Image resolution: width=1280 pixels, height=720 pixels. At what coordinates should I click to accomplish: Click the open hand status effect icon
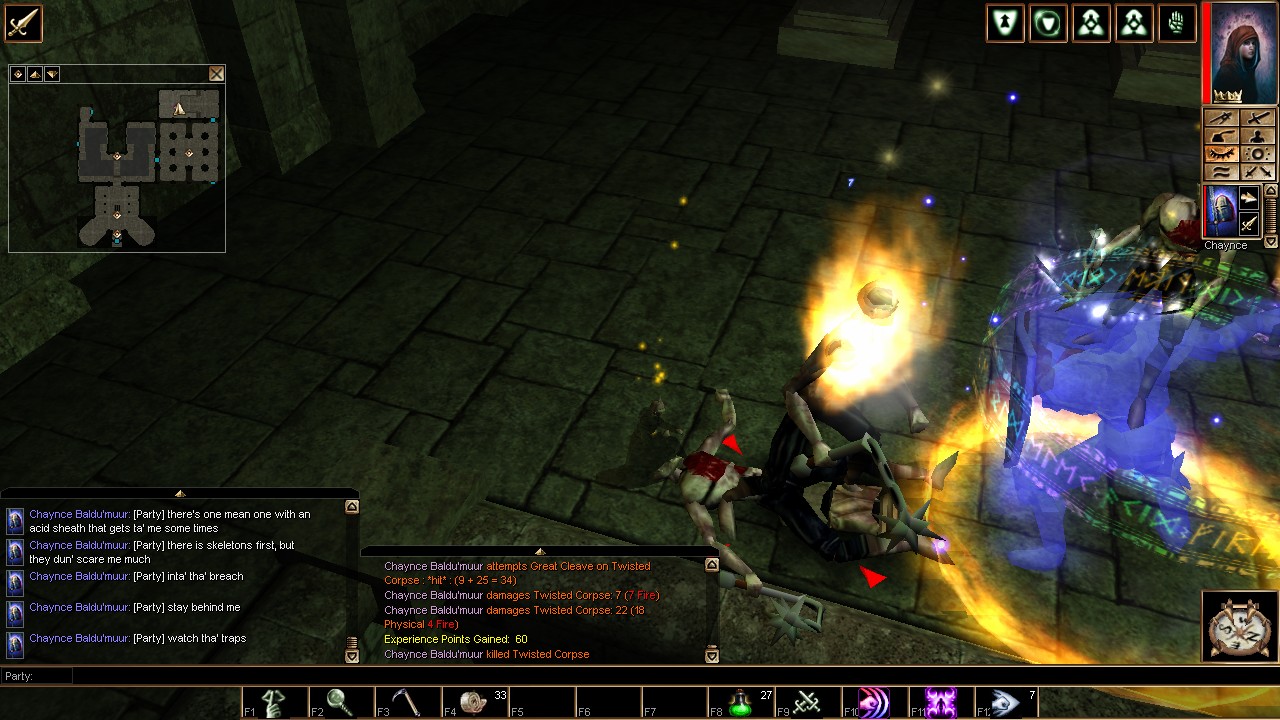click(x=1178, y=23)
